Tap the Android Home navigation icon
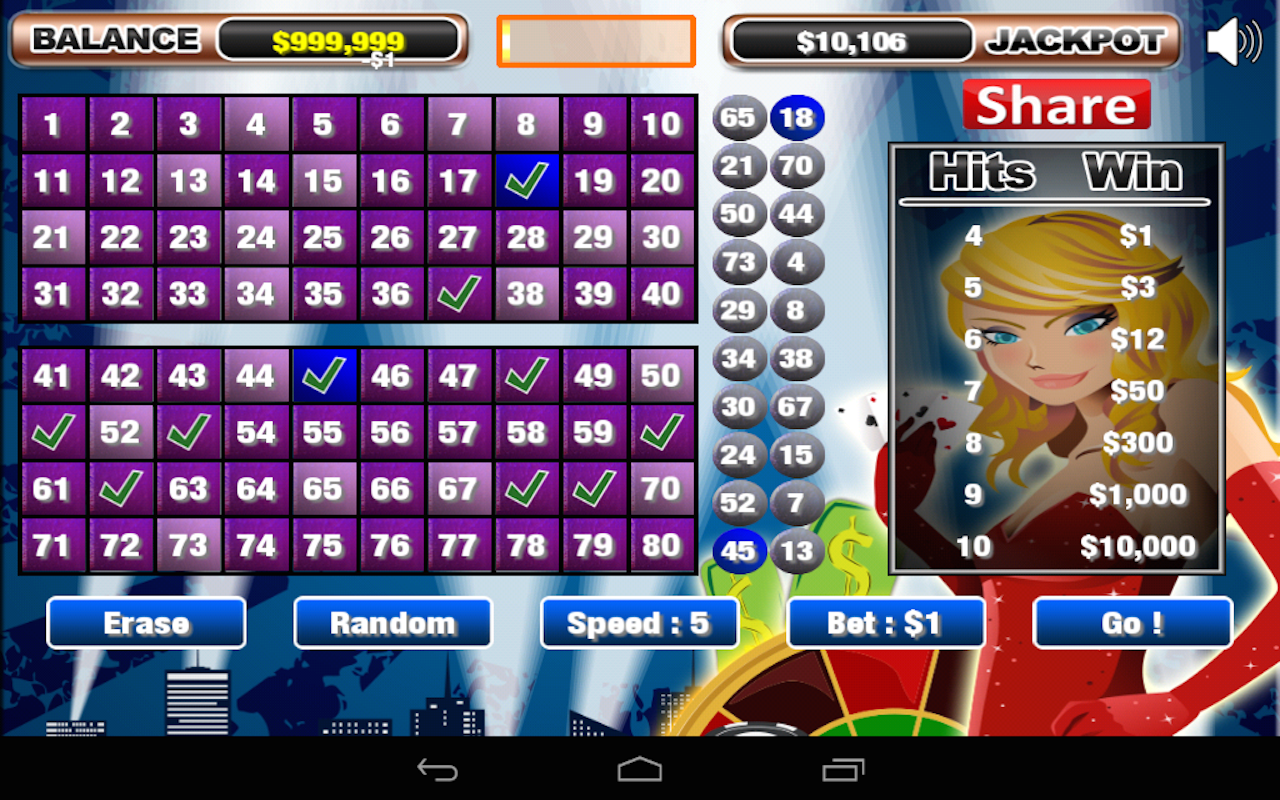 (639, 770)
